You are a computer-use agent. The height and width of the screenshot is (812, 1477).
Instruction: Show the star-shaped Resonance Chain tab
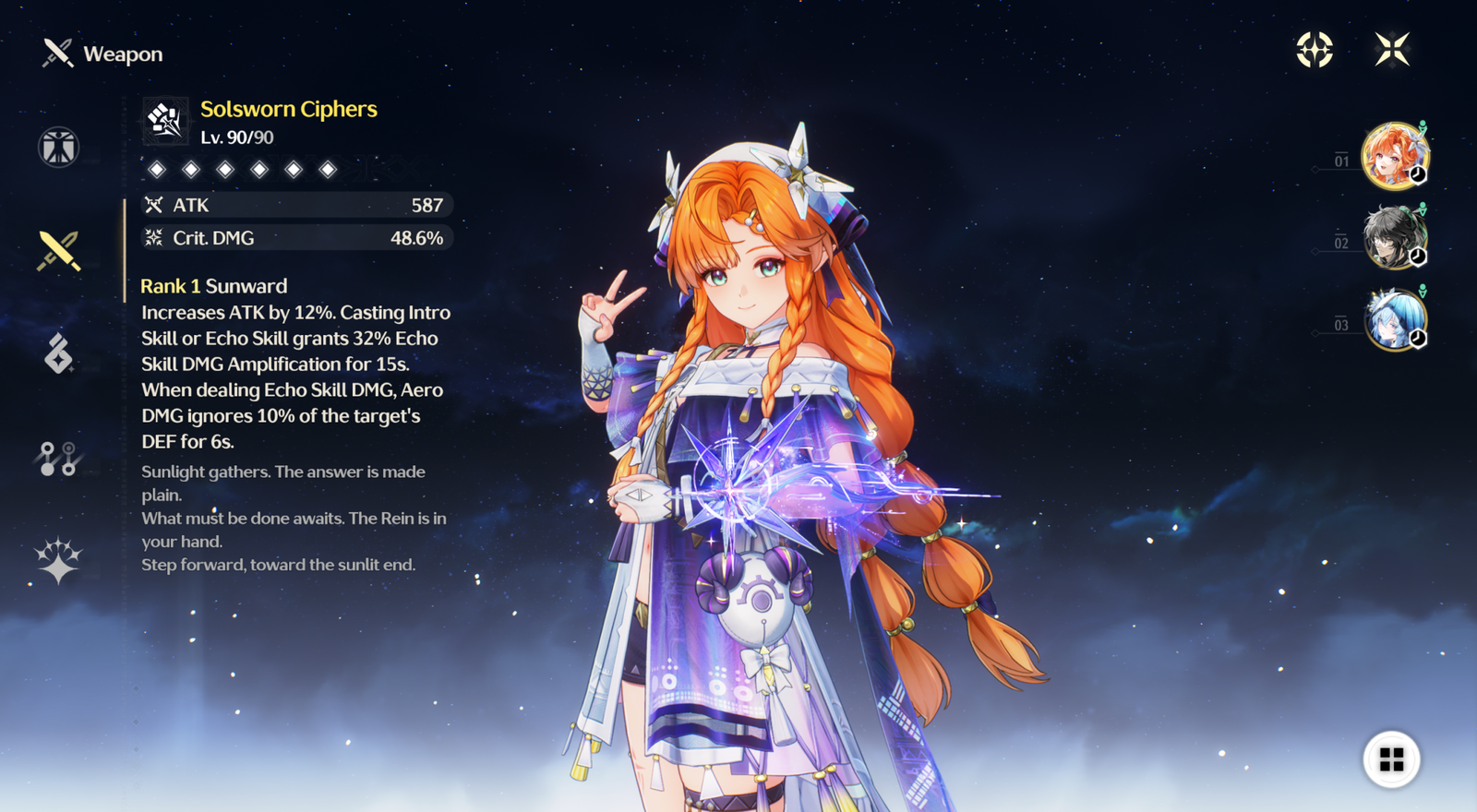(58, 560)
